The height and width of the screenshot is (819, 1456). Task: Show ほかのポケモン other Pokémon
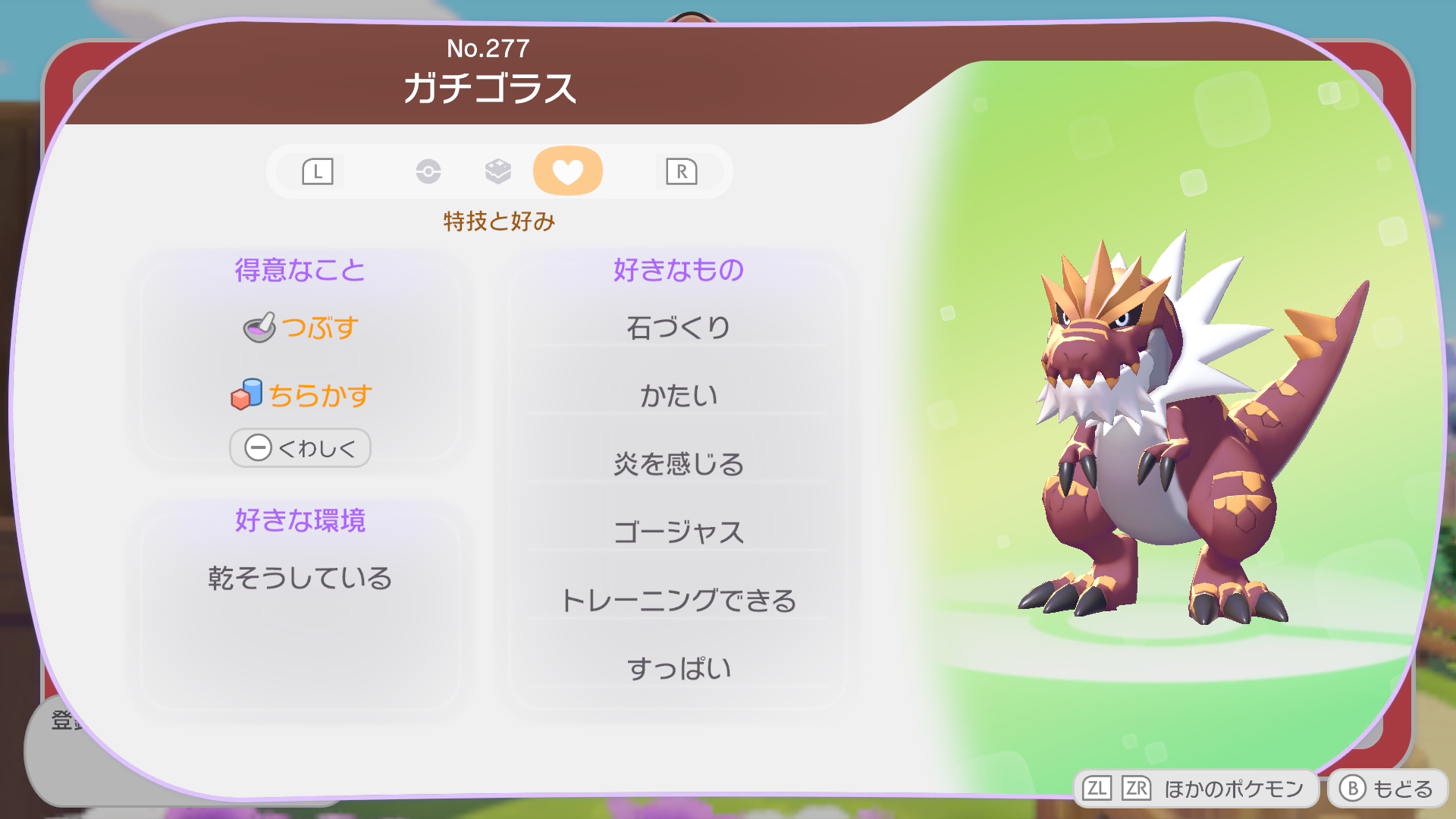[x=1194, y=789]
